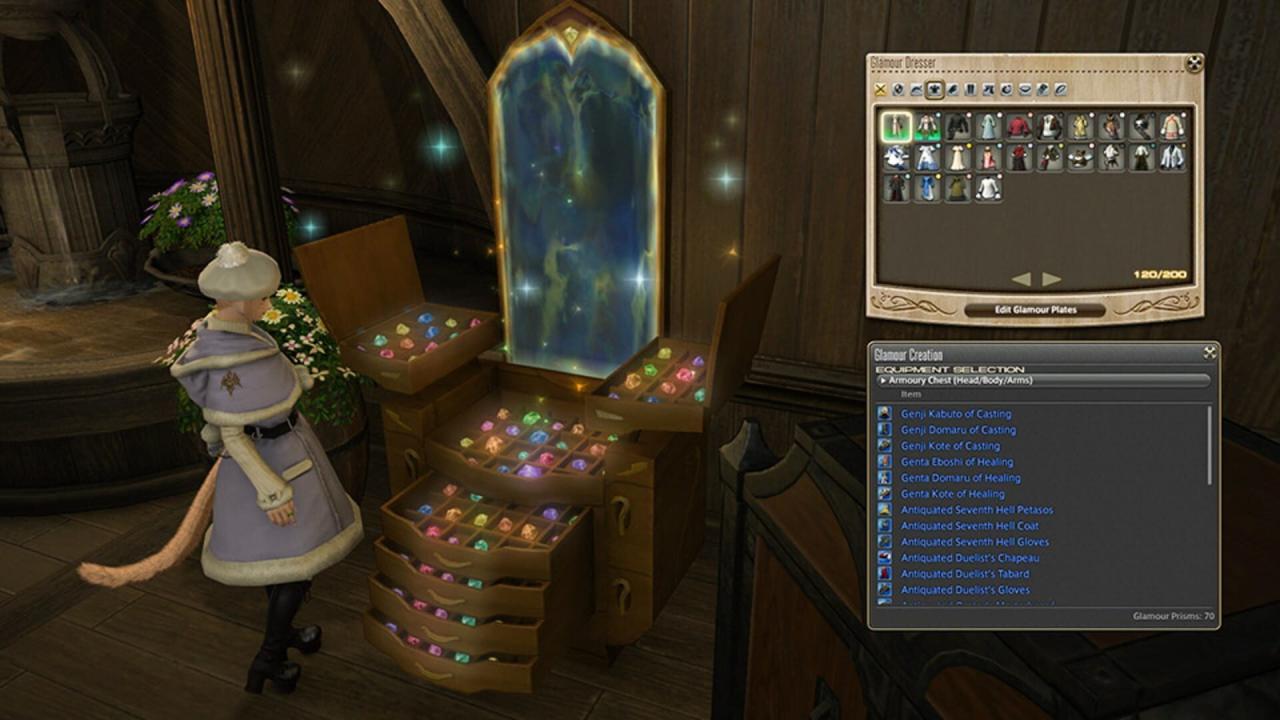Choose Genta Domaru of Healing
Screen dimensions: 1280x720
point(960,478)
